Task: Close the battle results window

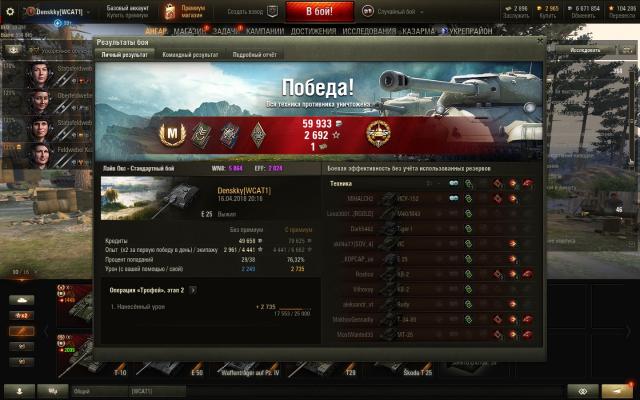Action: point(540,43)
